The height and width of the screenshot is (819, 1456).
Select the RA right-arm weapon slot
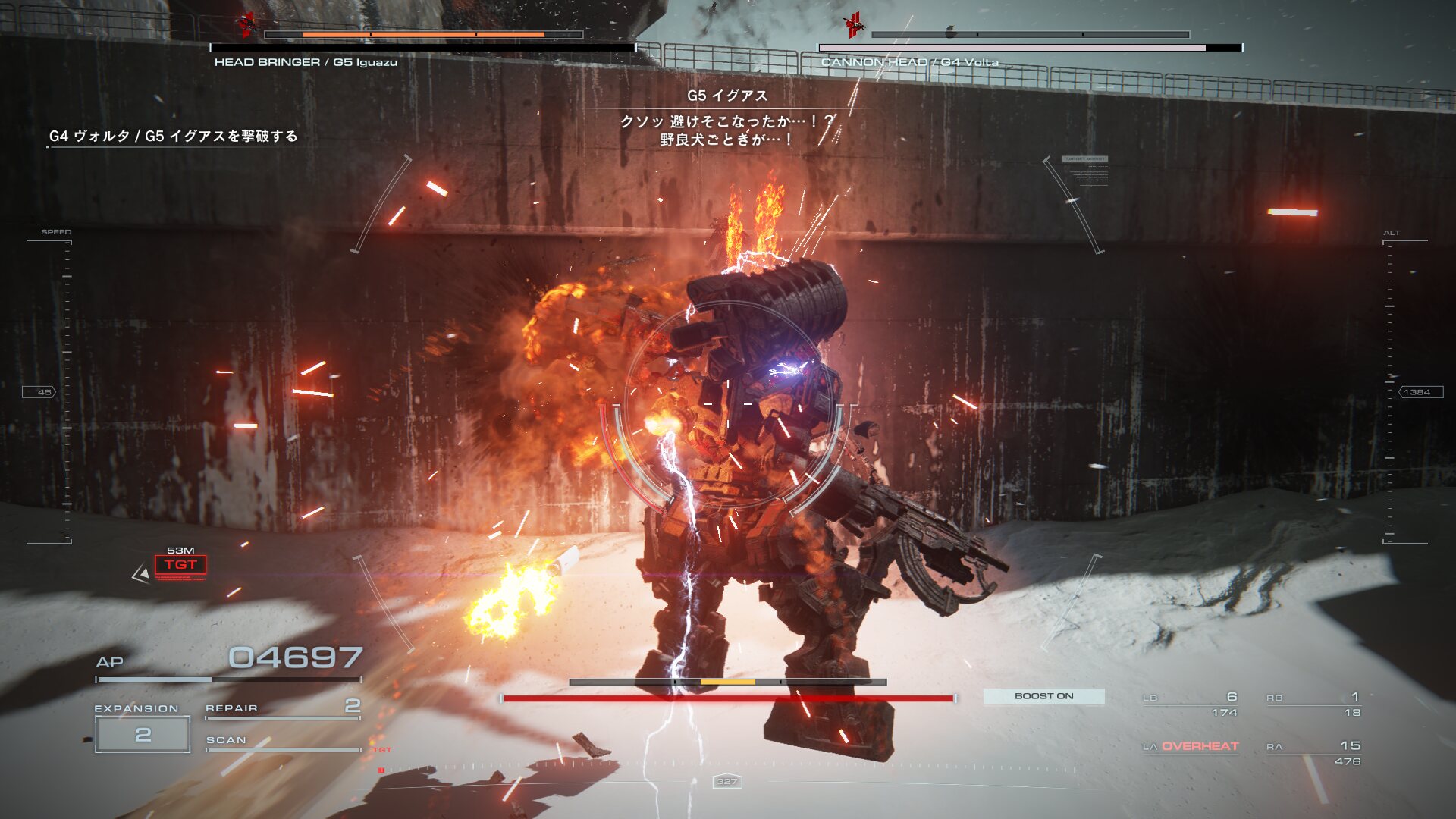[1313, 753]
